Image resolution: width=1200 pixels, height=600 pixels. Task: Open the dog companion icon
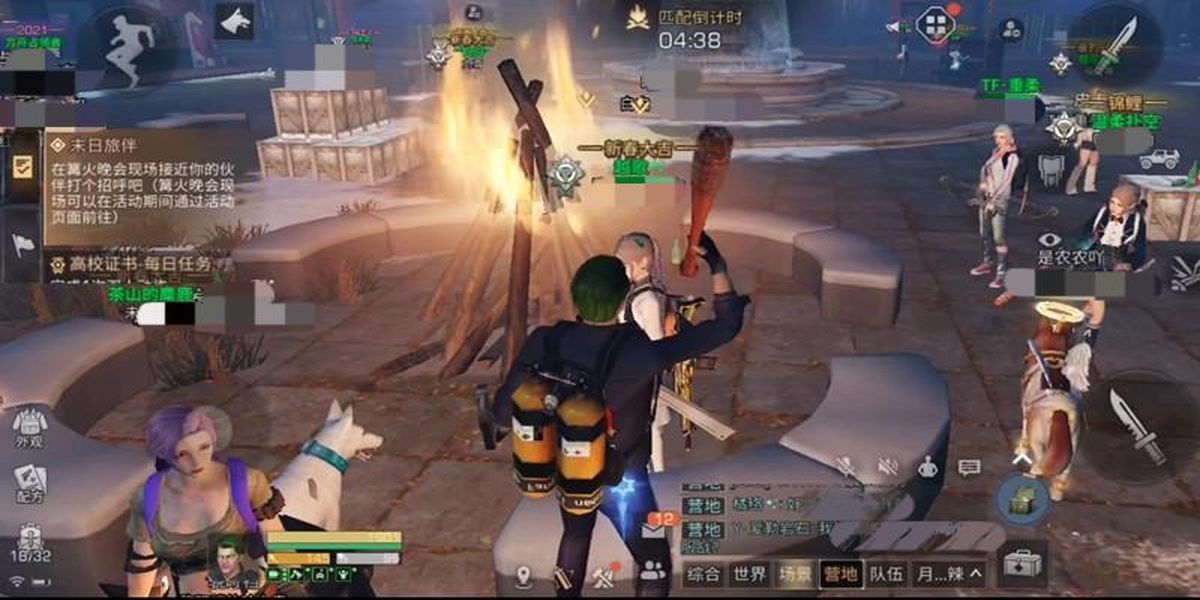click(234, 22)
